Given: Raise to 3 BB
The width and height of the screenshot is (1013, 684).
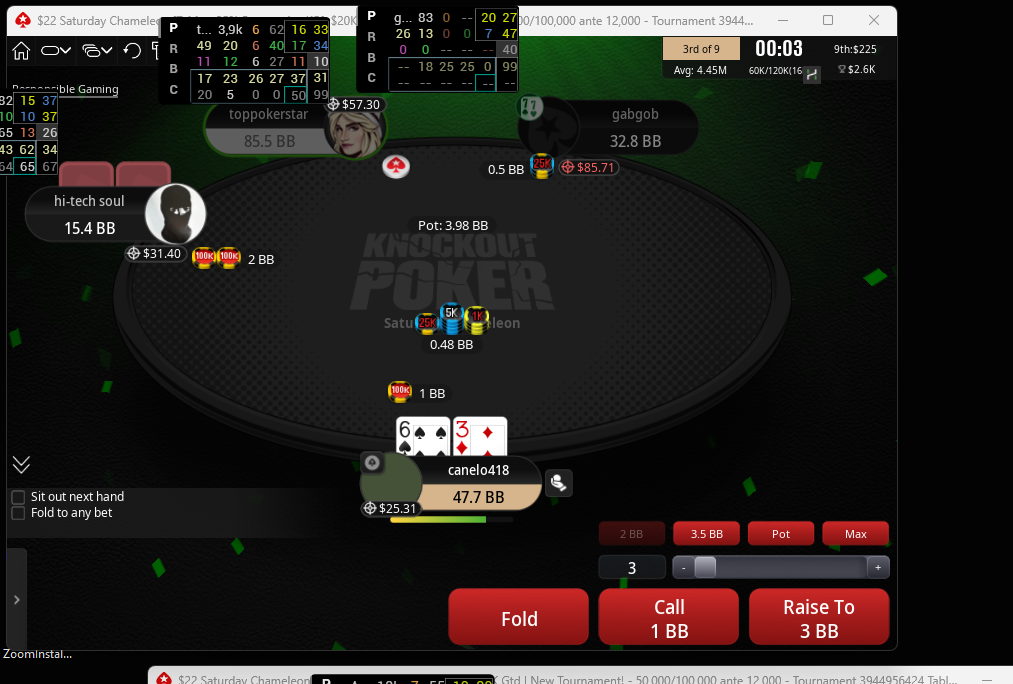Looking at the screenshot, I should tap(818, 617).
